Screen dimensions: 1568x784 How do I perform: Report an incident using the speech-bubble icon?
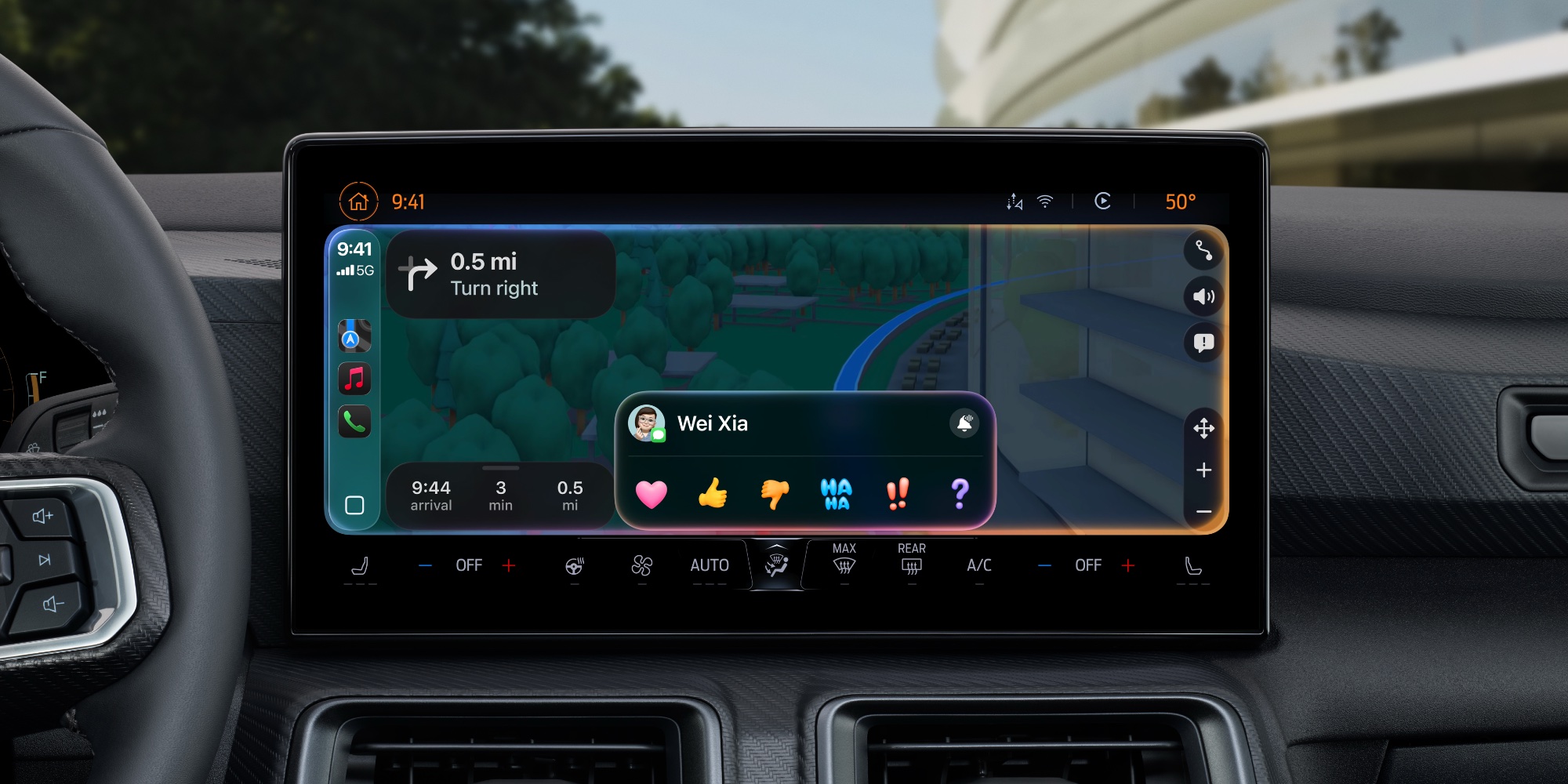click(1204, 343)
